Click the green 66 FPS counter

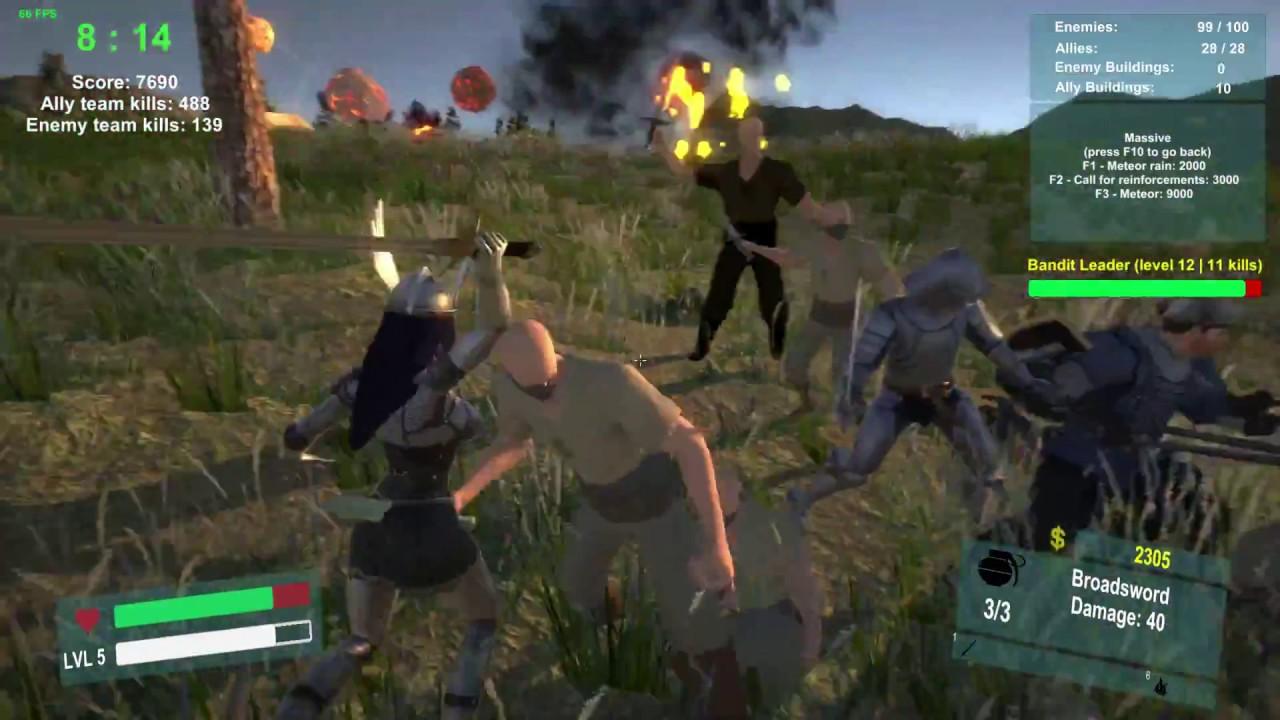37,14
